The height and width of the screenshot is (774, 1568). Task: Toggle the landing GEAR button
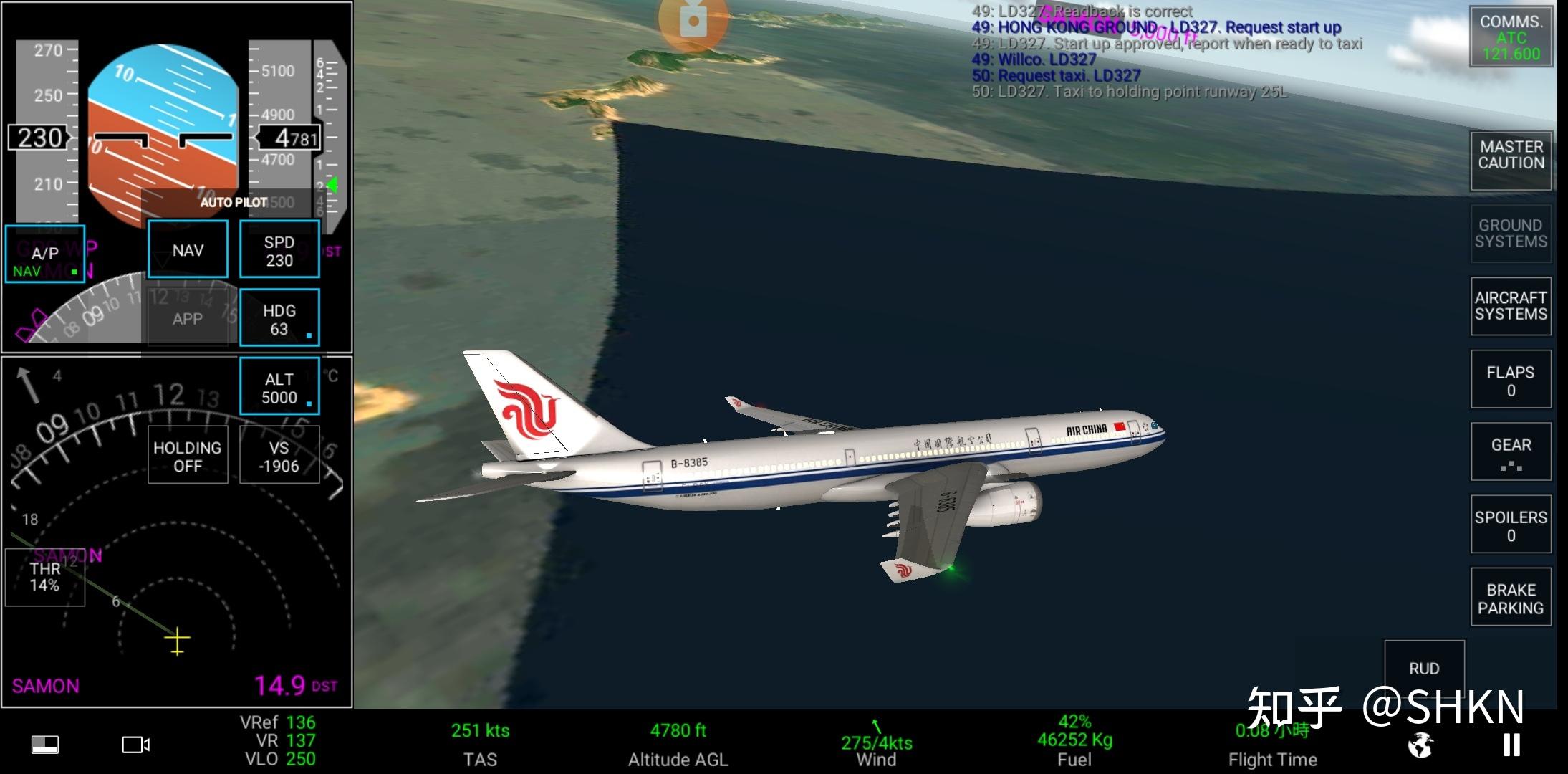[x=1511, y=451]
